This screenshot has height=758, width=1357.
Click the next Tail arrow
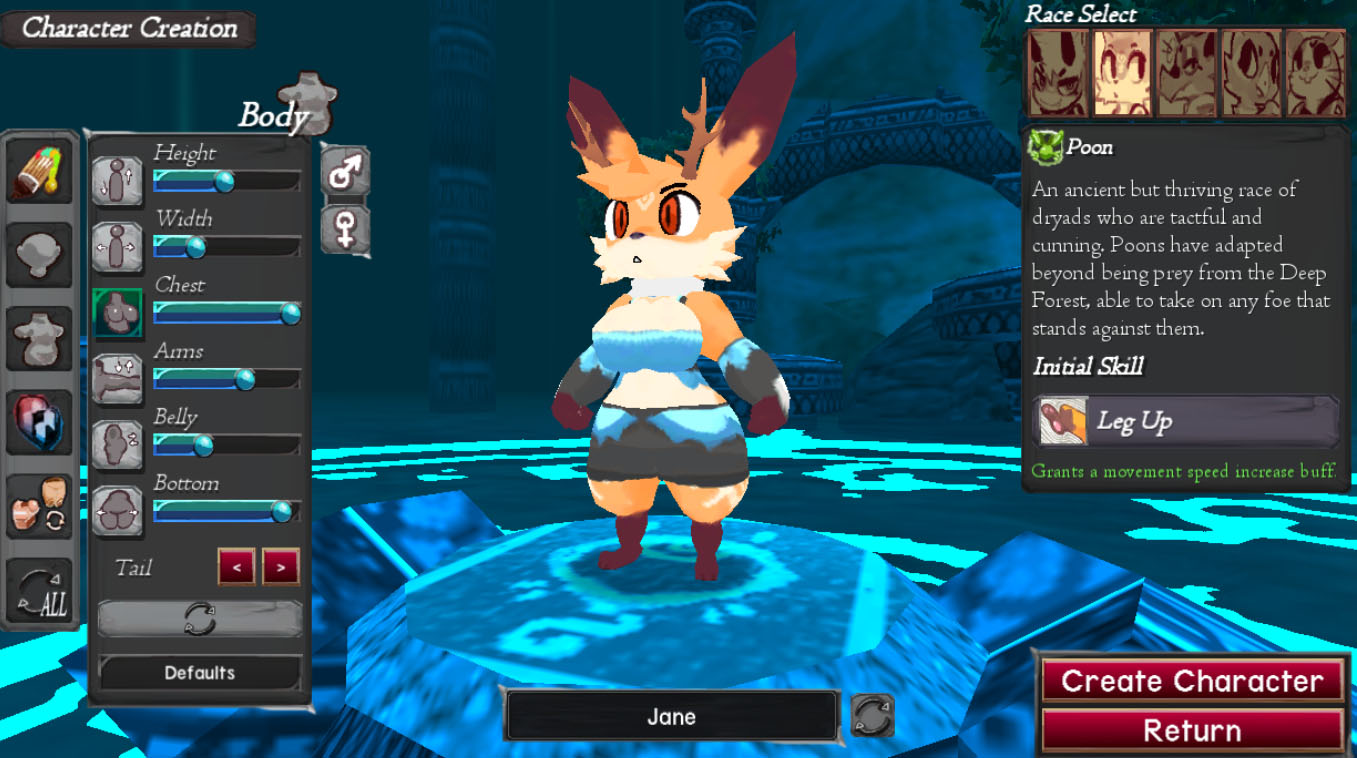(279, 567)
